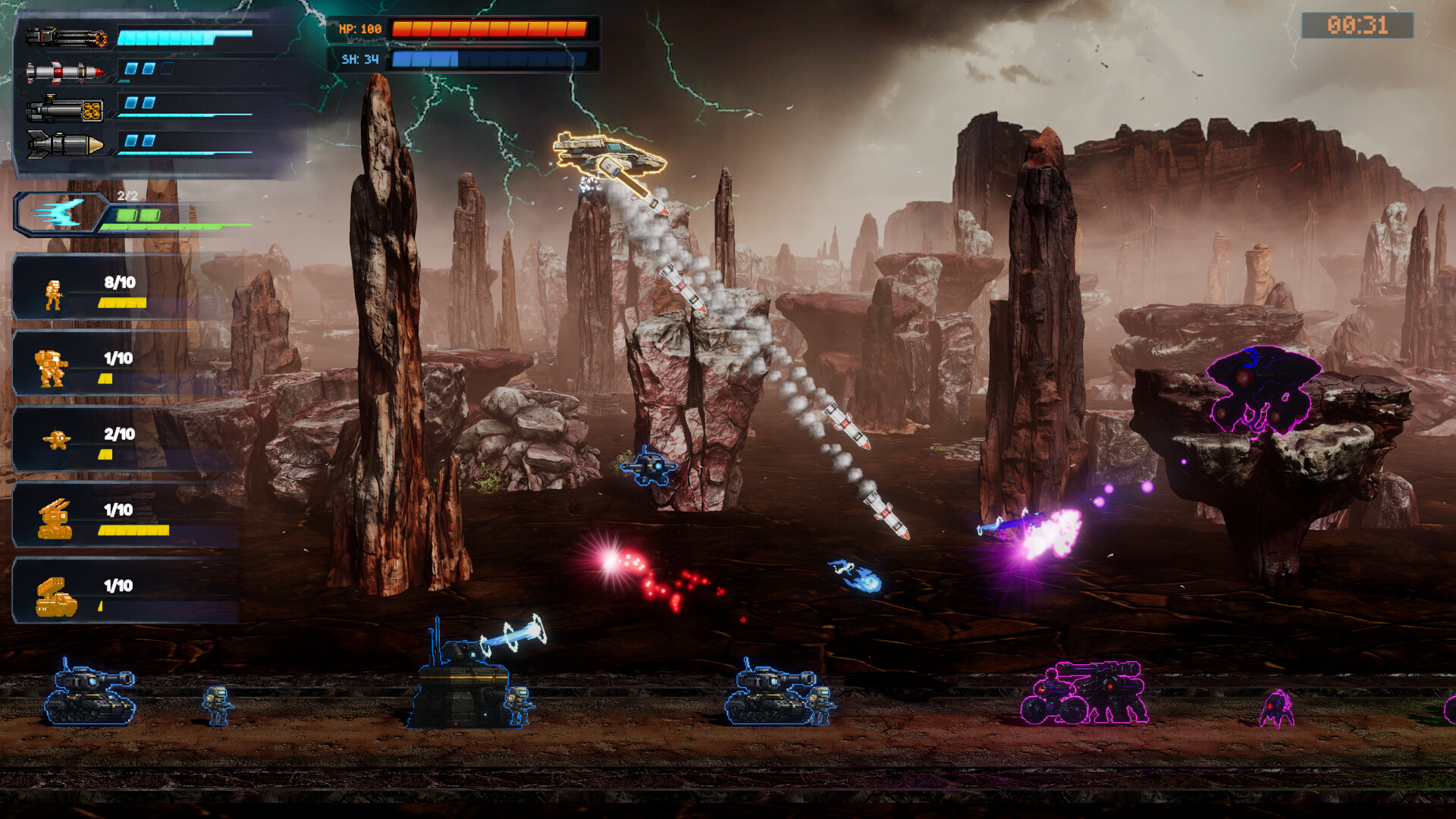
Task: Activate the blue dash boost ability
Action: pos(59,214)
